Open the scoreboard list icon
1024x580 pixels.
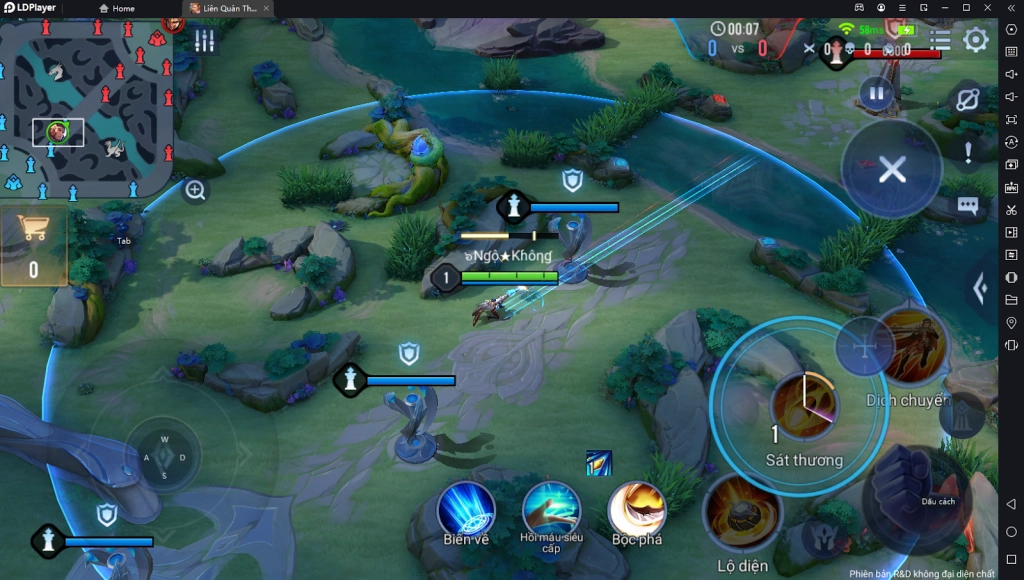coord(940,40)
